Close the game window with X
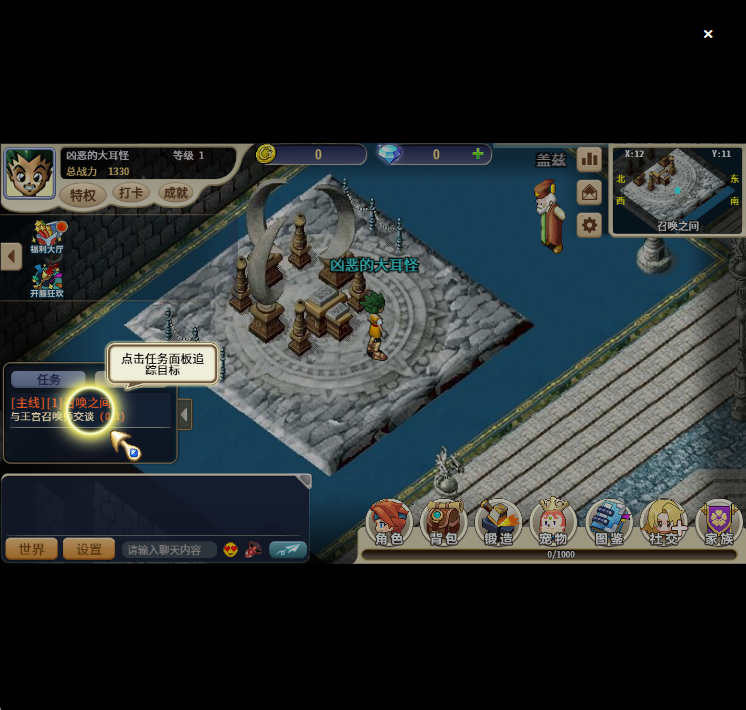Viewport: 746px width, 710px height. click(708, 34)
